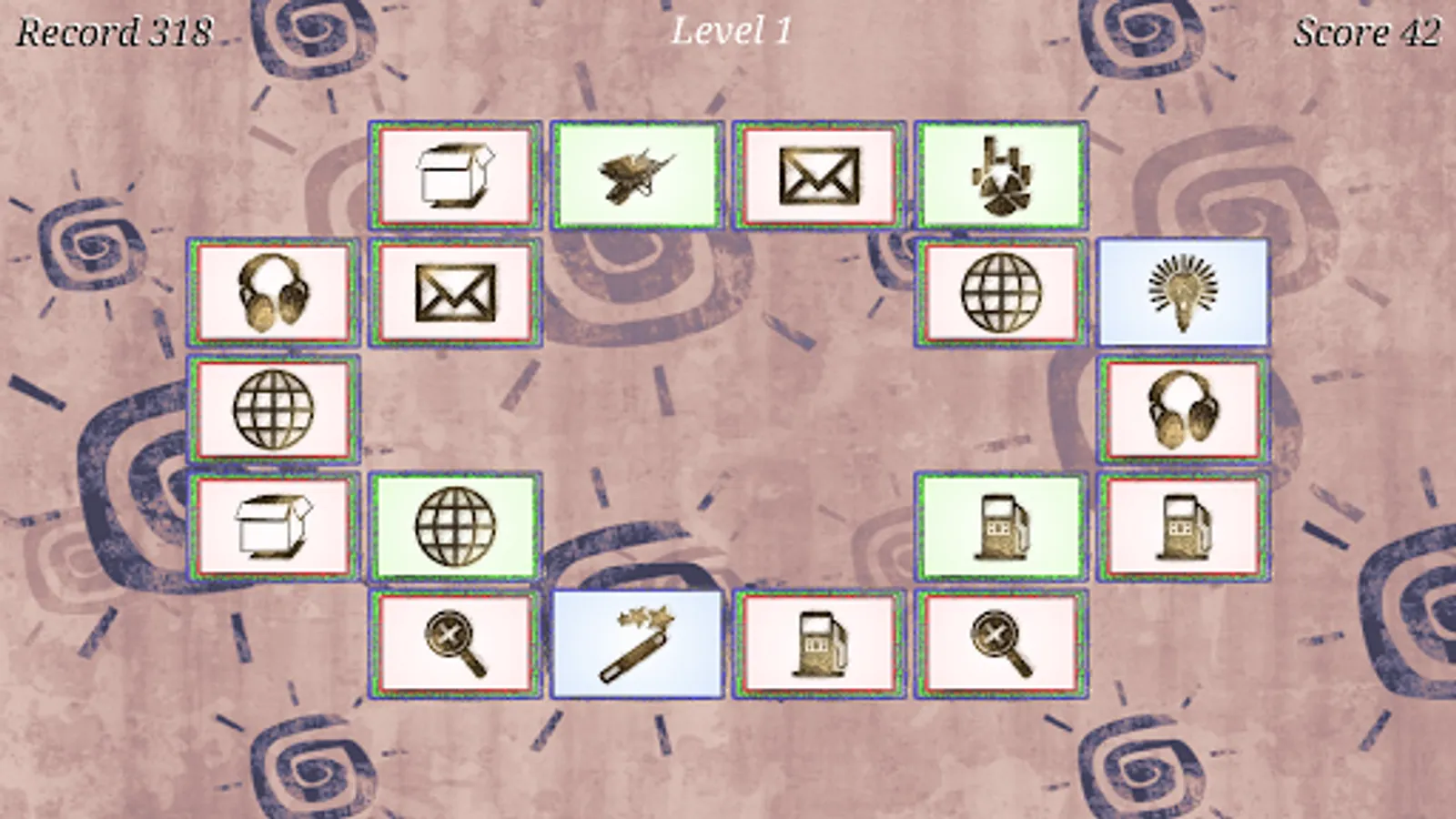Select the wheelbarrow tile
Screen dimensions: 1456x819
click(639, 174)
